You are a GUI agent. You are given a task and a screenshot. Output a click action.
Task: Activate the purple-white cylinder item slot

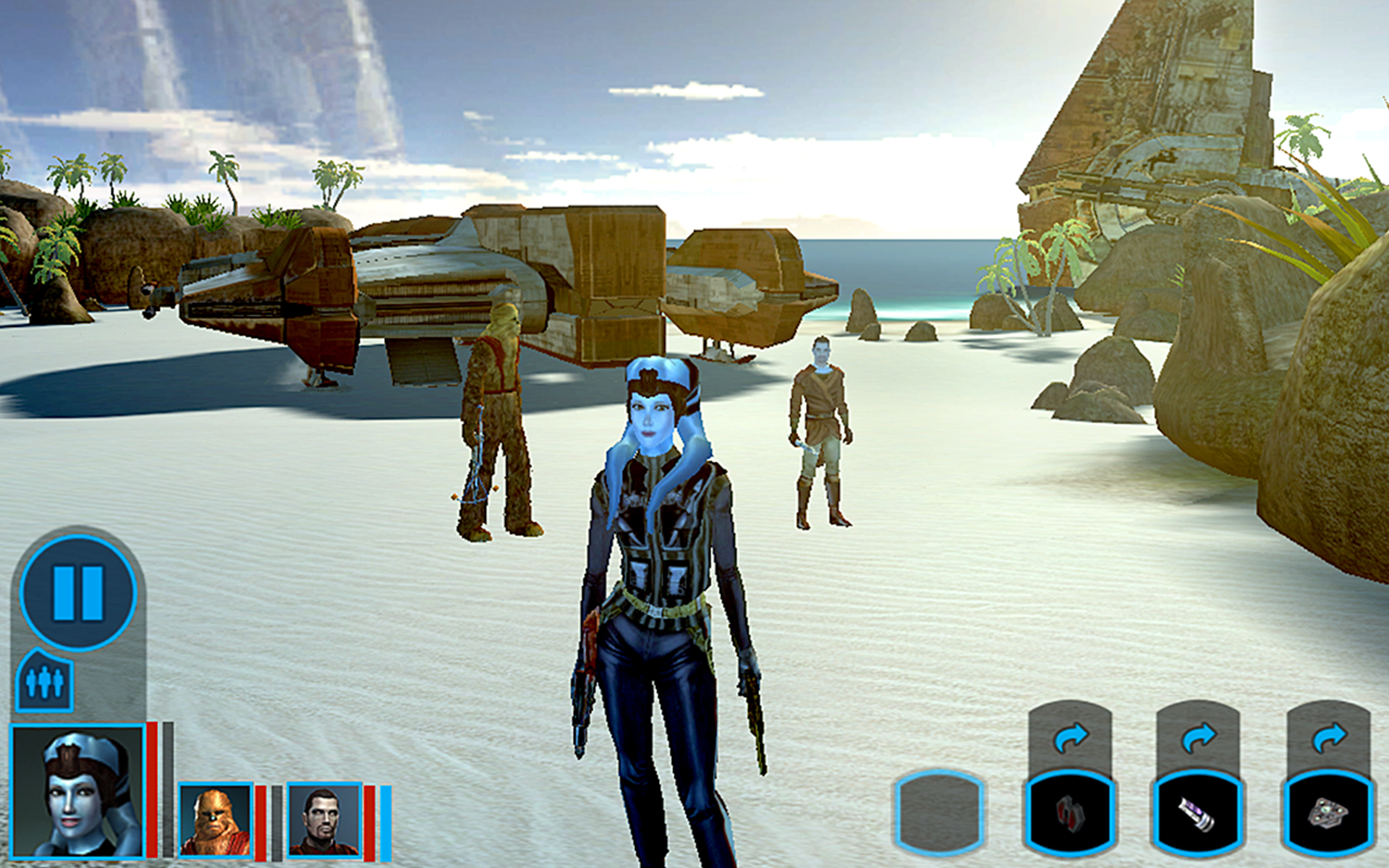coord(1198,813)
